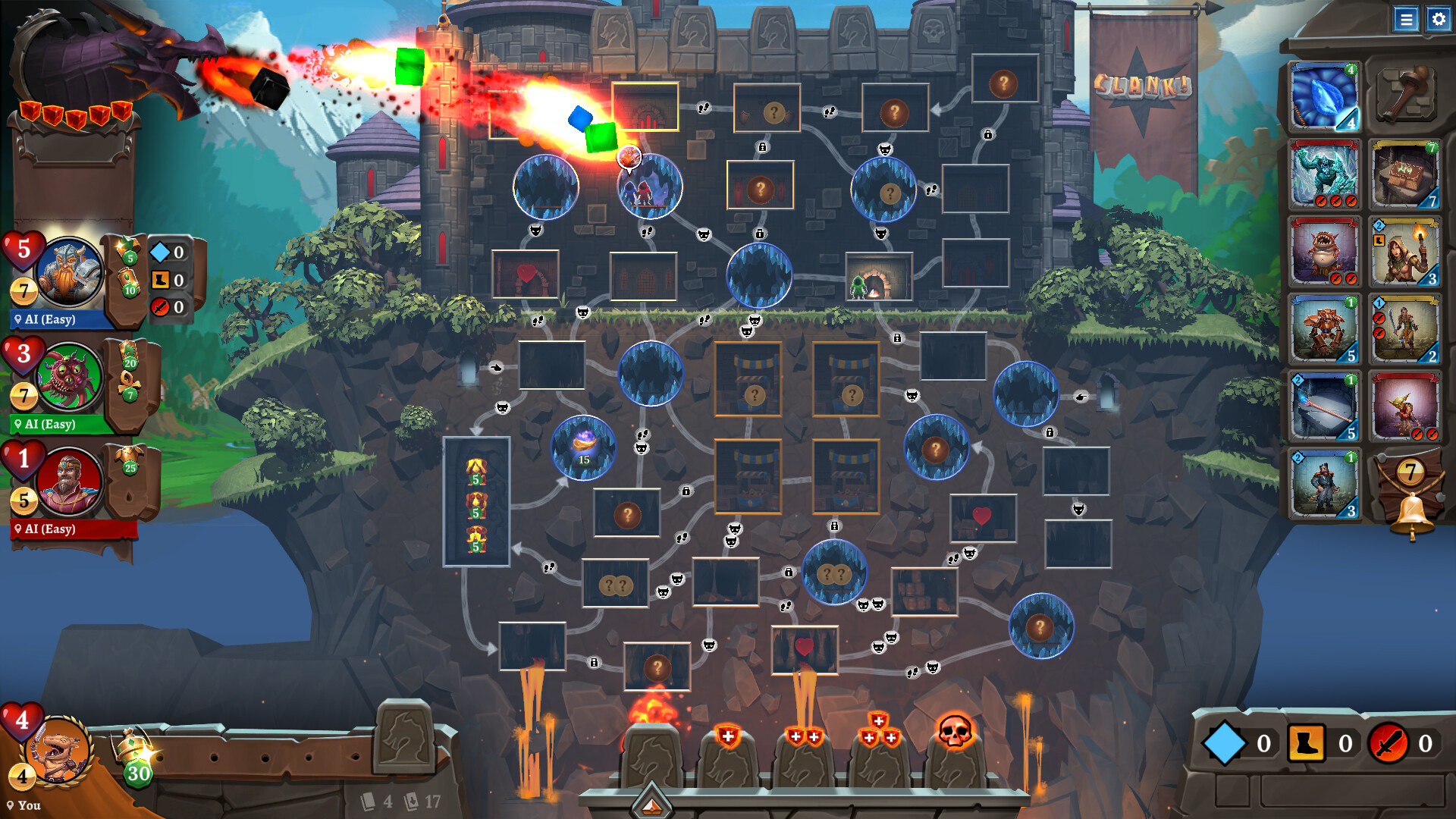
Task: Click the blue player's AI (Easy) banner
Action: click(47, 320)
